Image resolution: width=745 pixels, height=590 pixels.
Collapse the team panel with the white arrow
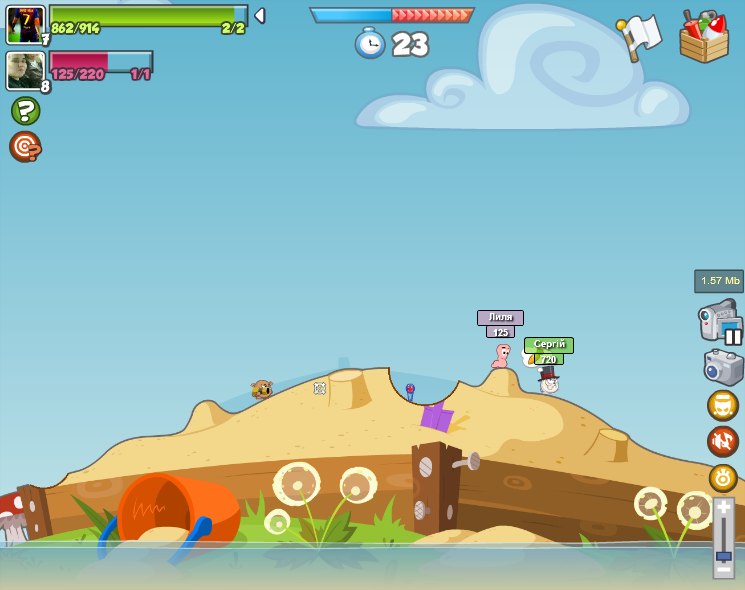(x=260, y=16)
